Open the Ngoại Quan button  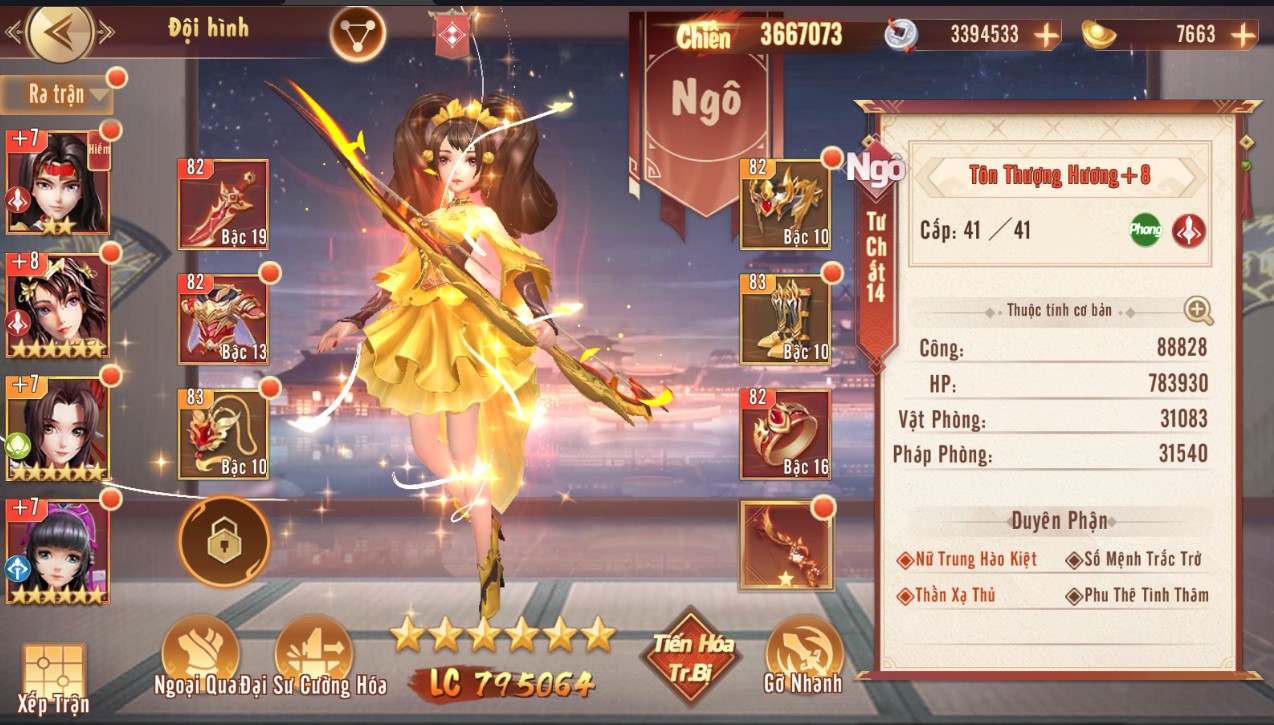tap(200, 657)
